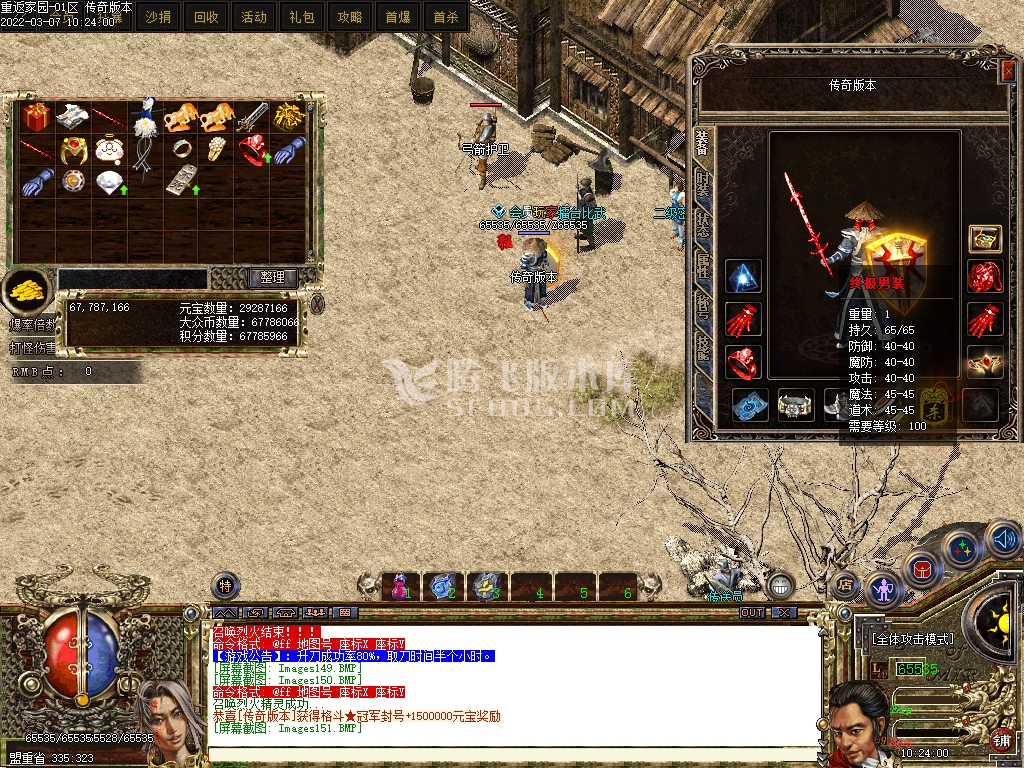Click the OUT button above the chat
Viewport: 1024px width, 768px height.
coord(752,612)
